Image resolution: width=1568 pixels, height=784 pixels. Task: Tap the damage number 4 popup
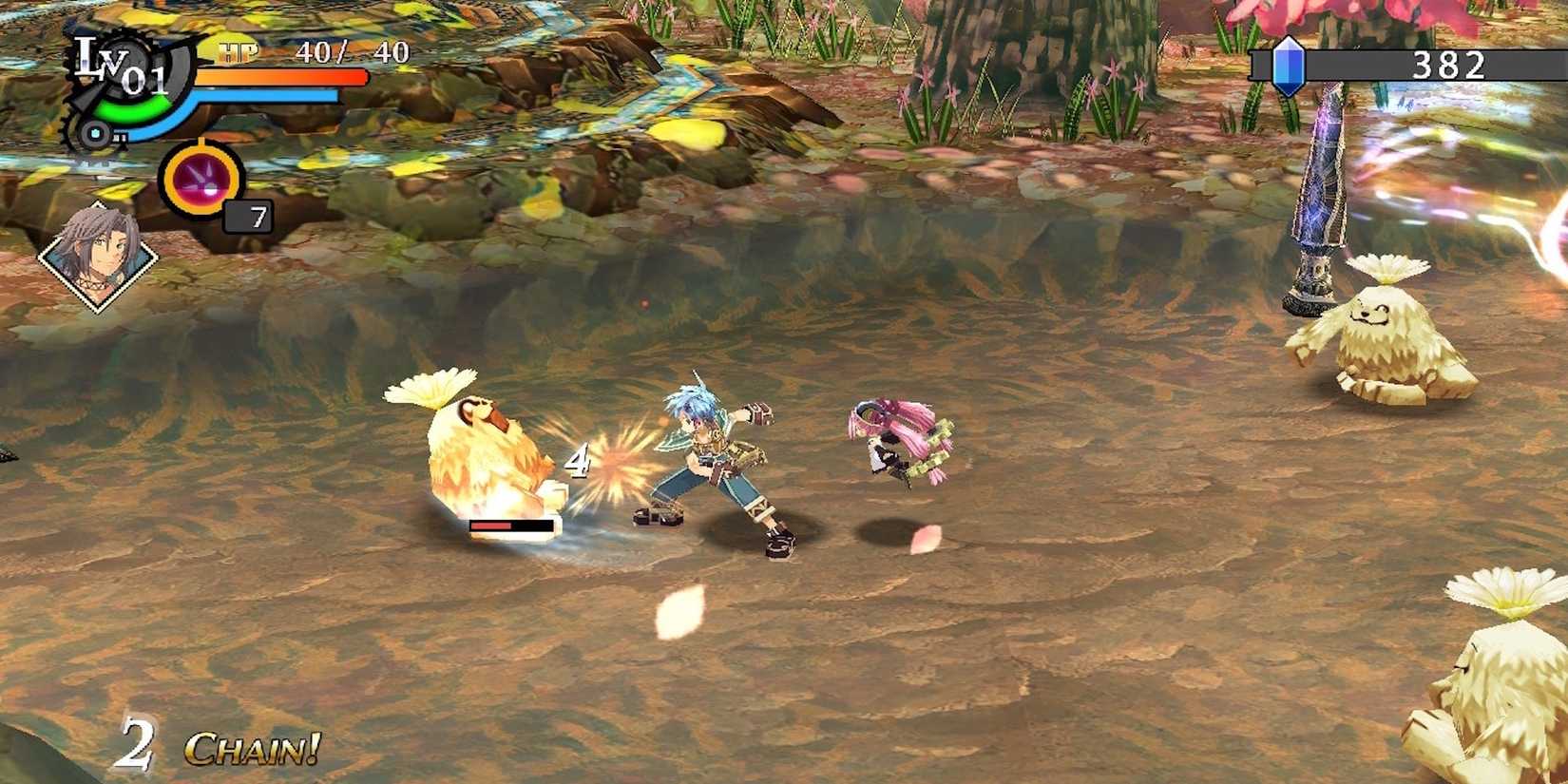pos(577,461)
